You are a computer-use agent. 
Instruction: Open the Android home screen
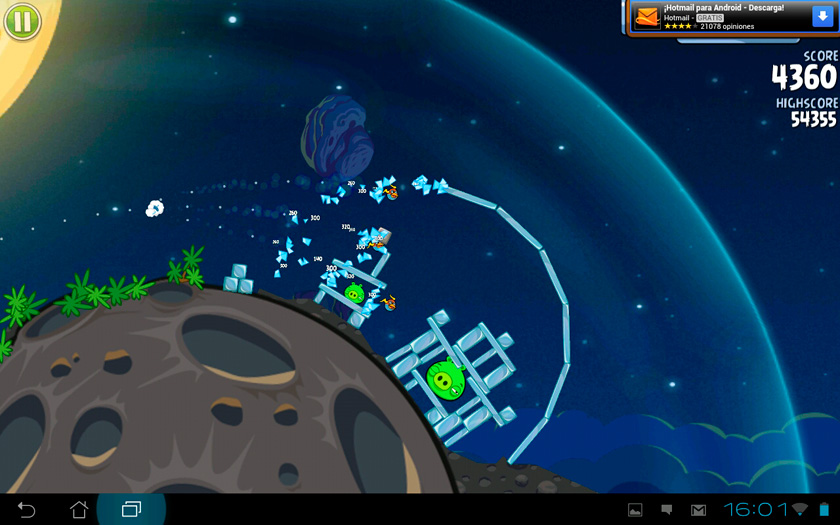79,510
